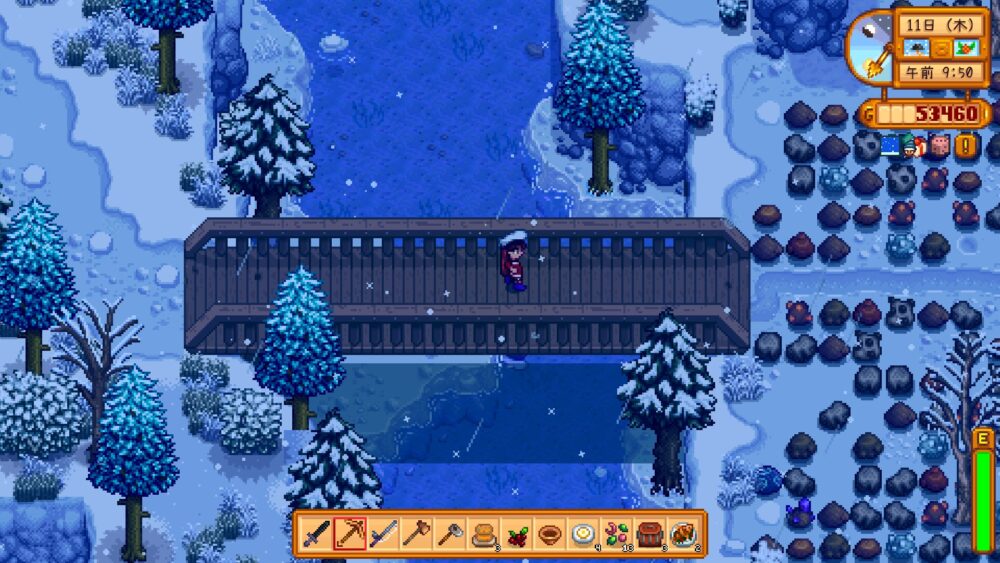Equip the blue-bladed sword from the hotbar
Image resolution: width=1000 pixels, height=563 pixels.
383,534
